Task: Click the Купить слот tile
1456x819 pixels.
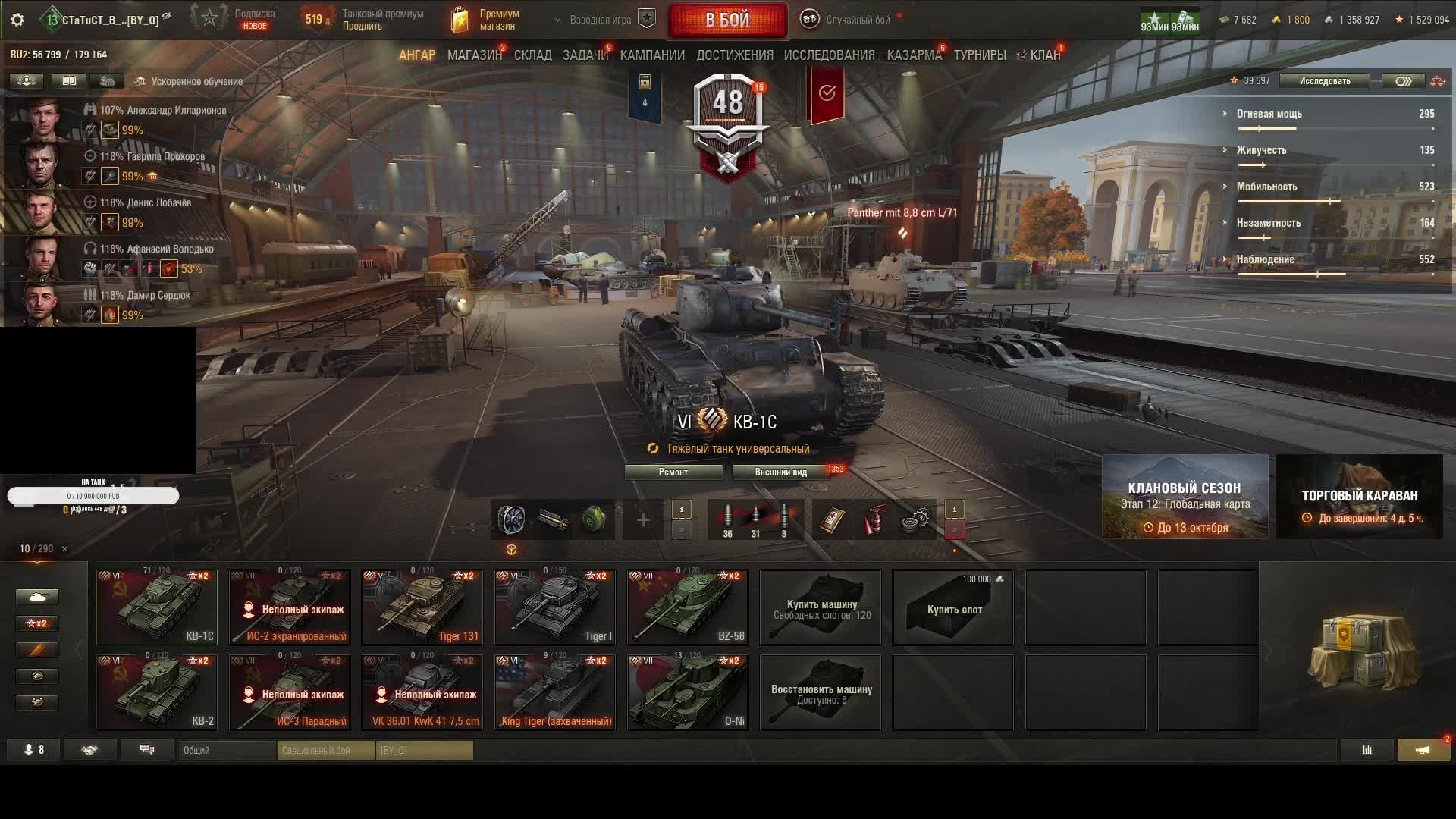Action: [953, 609]
